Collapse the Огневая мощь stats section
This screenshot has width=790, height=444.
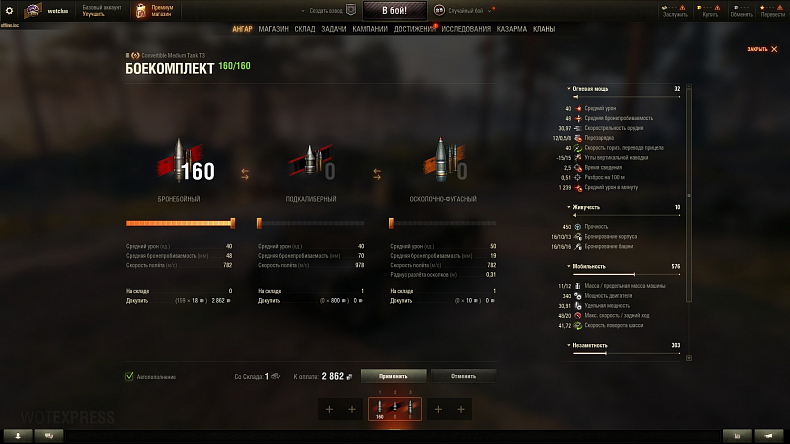569,89
